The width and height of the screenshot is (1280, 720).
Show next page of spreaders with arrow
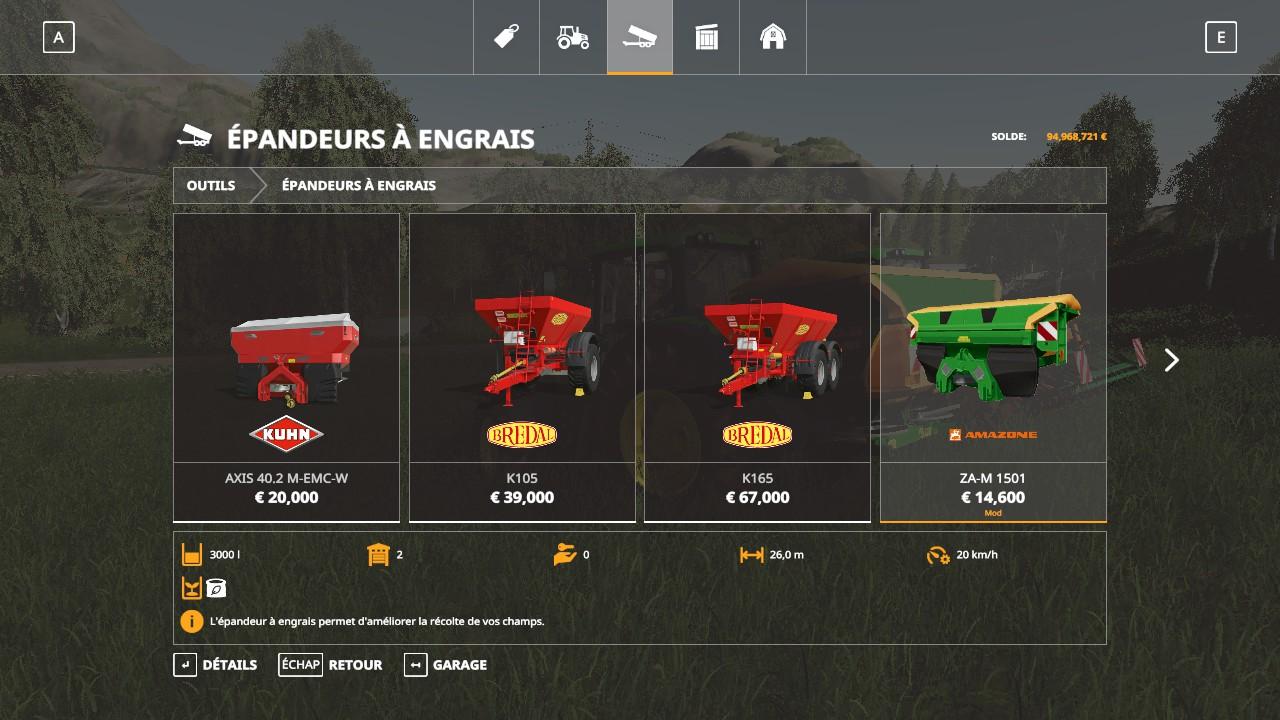click(x=1171, y=360)
